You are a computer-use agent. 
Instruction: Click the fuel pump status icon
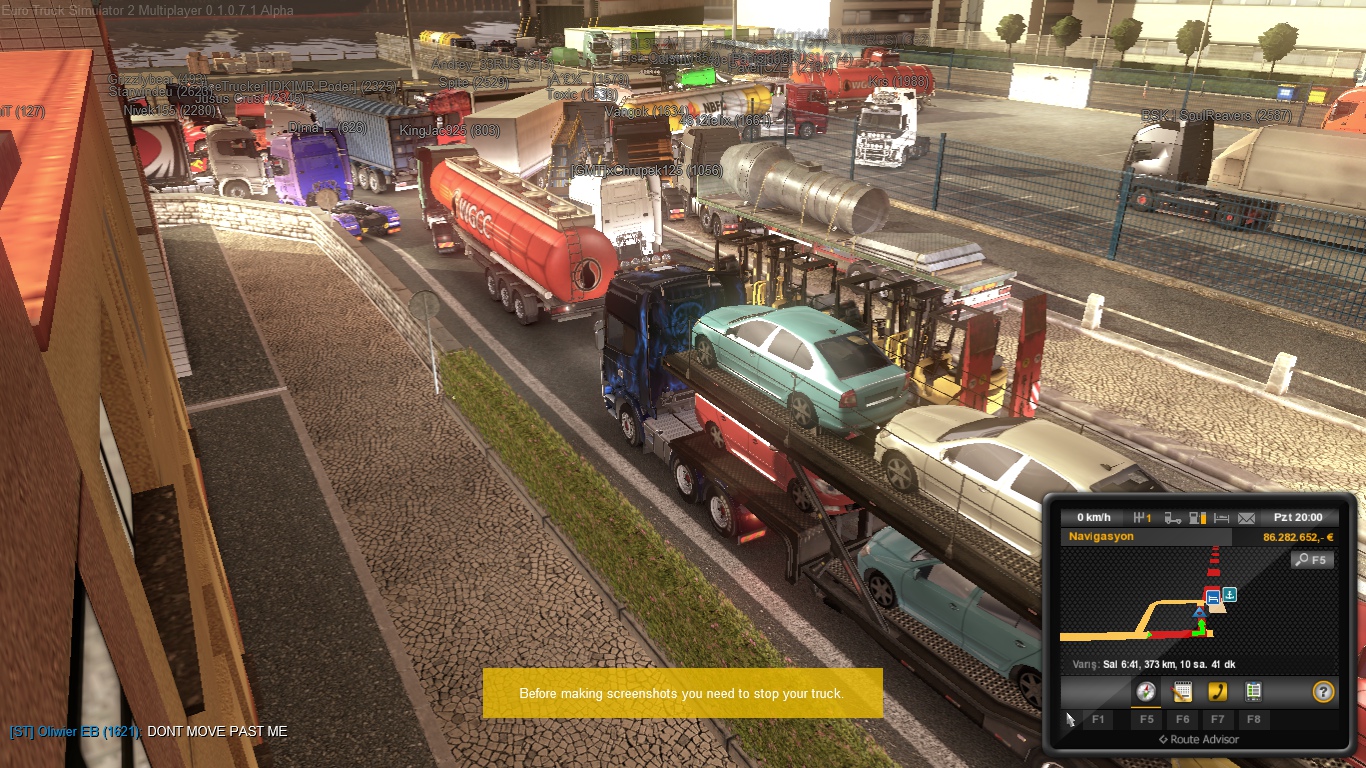(1197, 518)
